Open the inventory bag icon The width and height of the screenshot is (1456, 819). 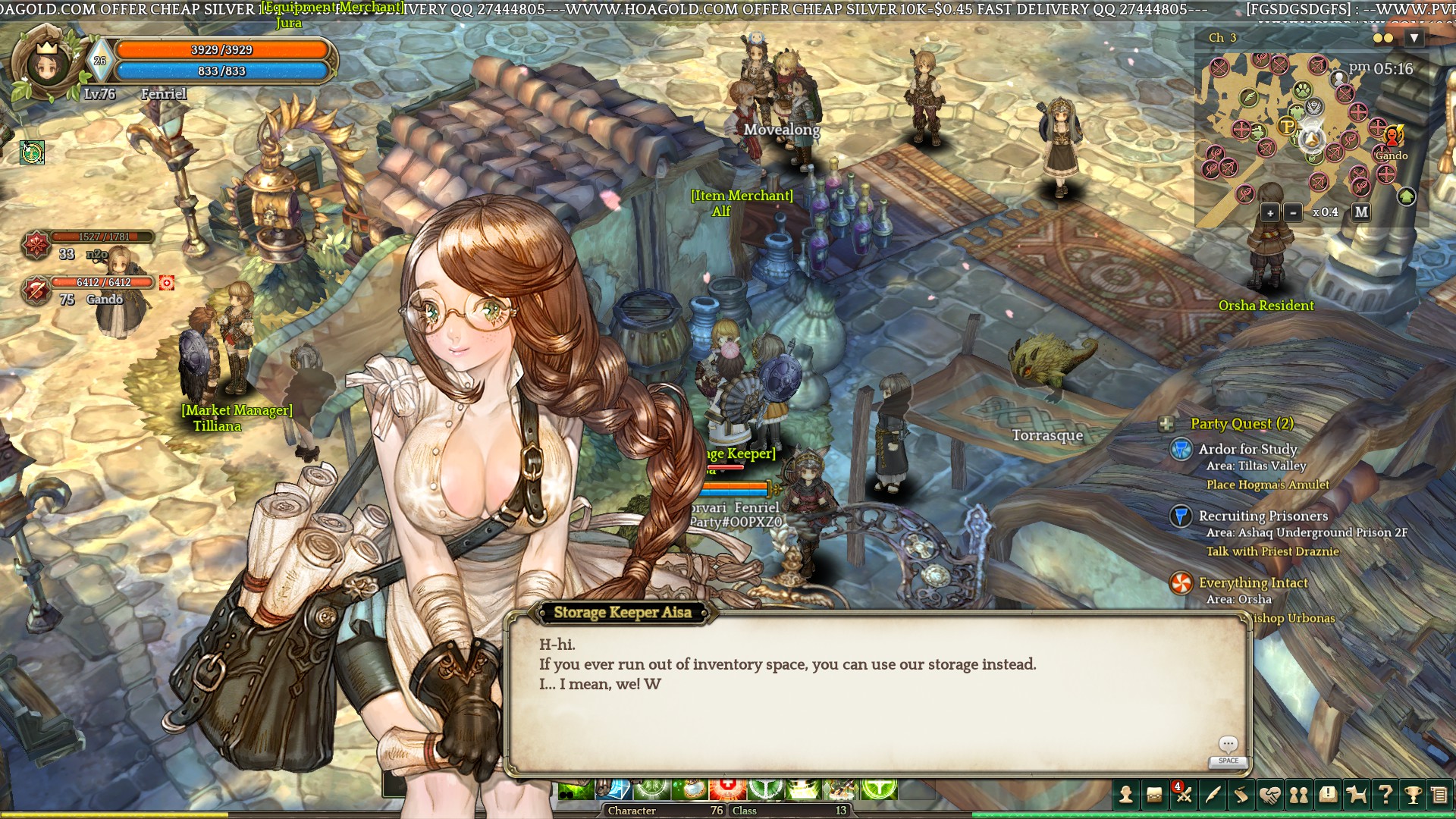[1154, 794]
